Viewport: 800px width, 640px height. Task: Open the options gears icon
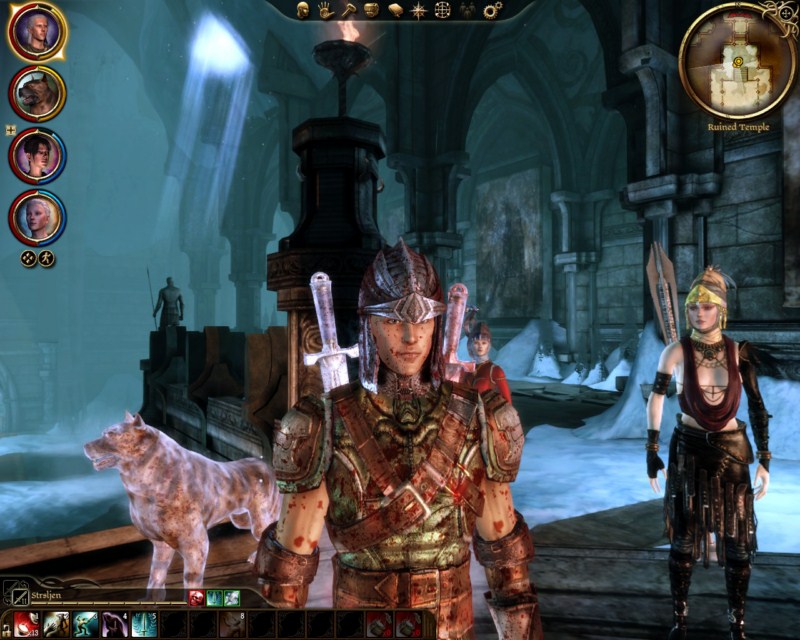pyautogui.click(x=492, y=10)
